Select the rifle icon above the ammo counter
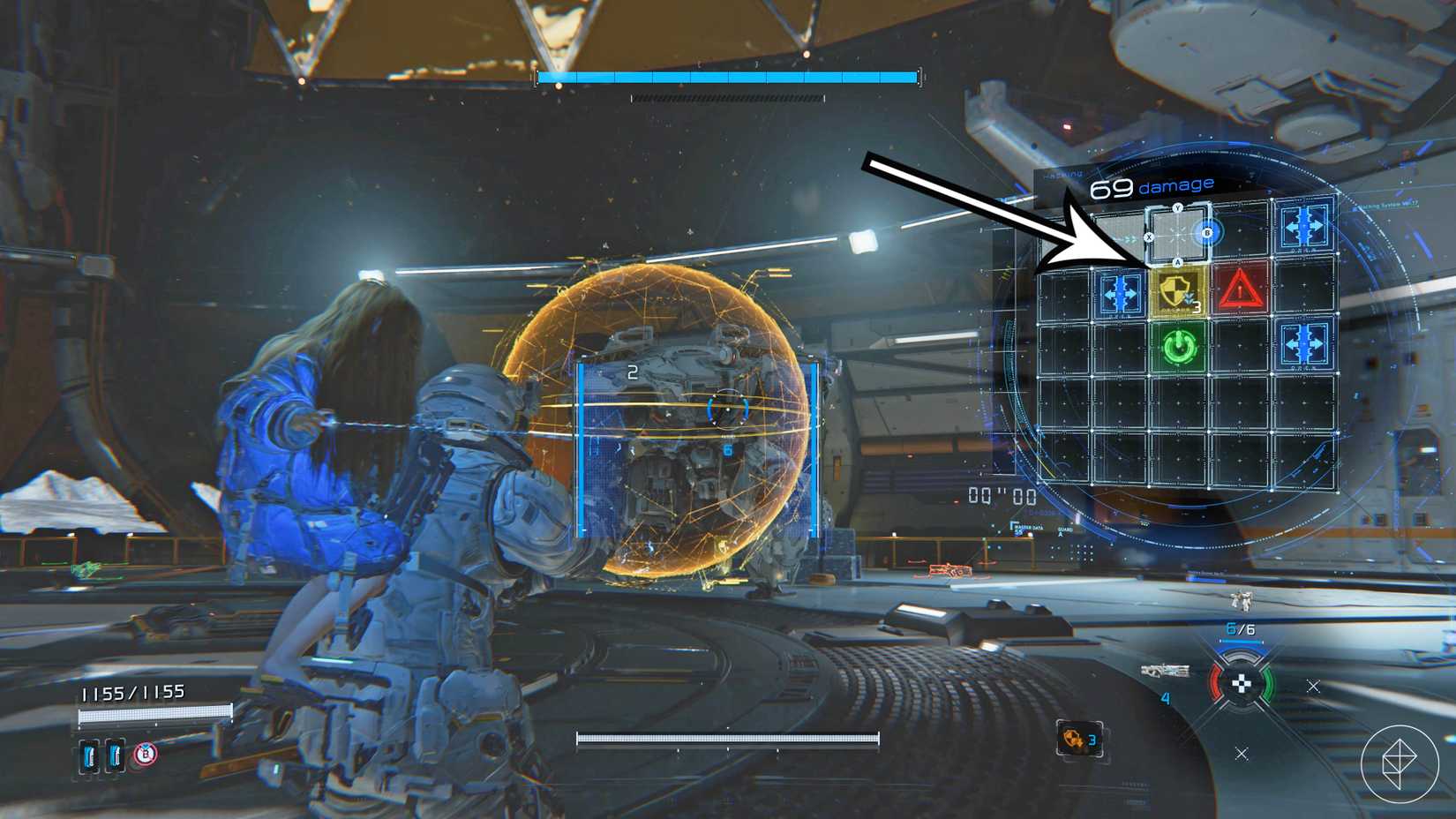The width and height of the screenshot is (1456, 819). (x=1166, y=671)
